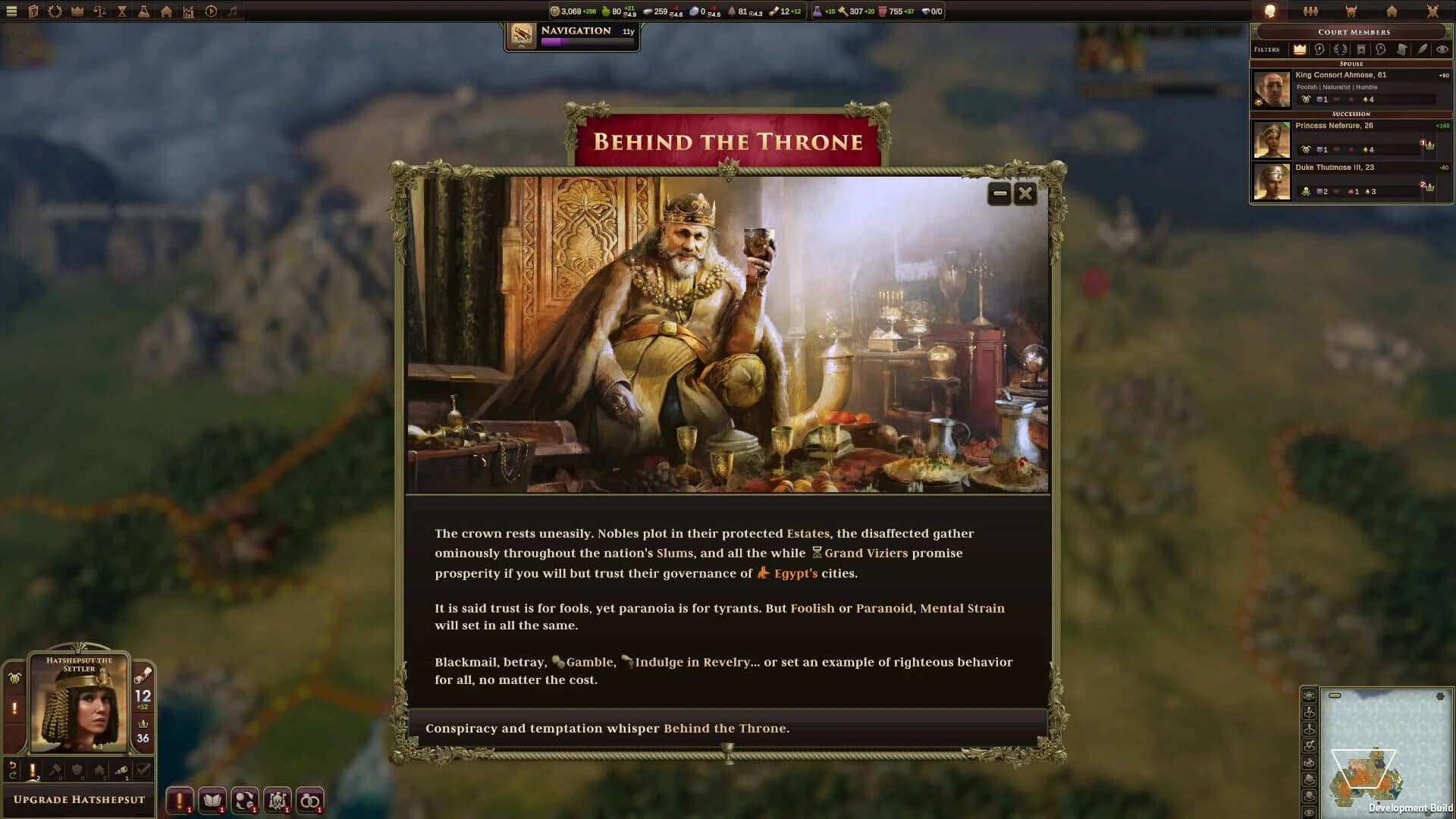Enable the crown filter in Court Members panel
1456x819 pixels.
click(x=1299, y=49)
